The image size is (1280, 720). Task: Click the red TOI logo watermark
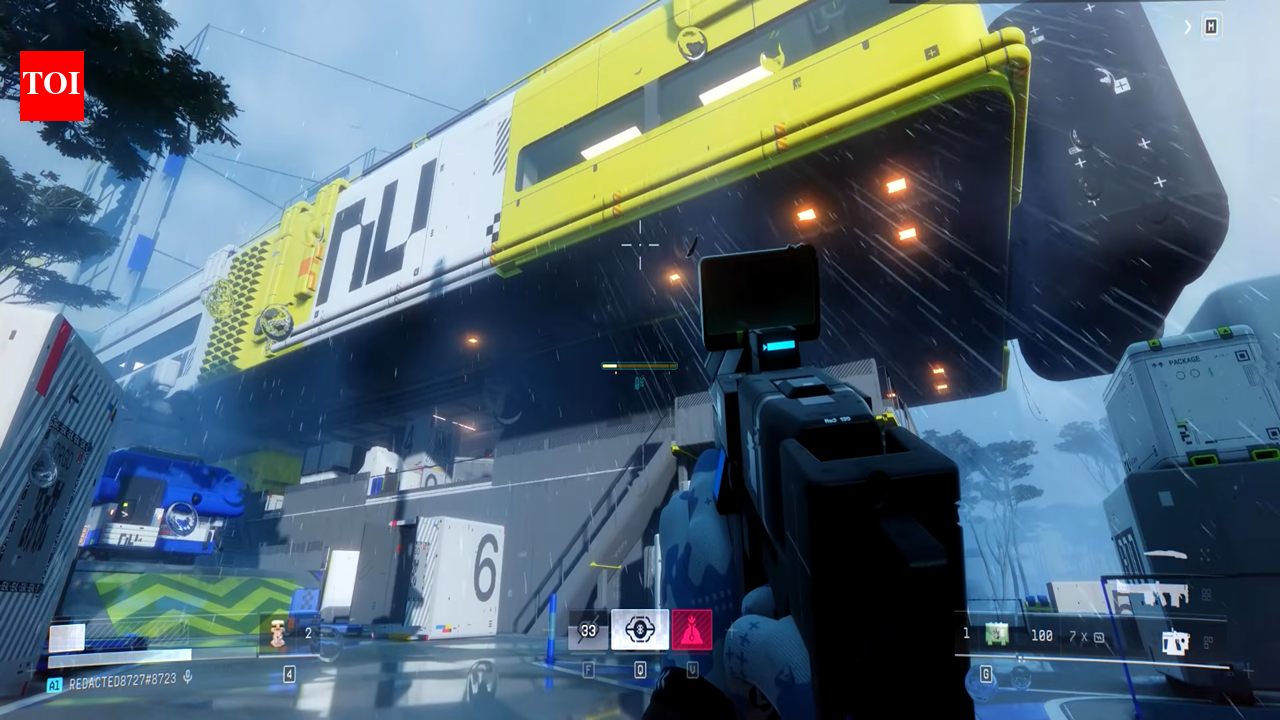coord(52,86)
